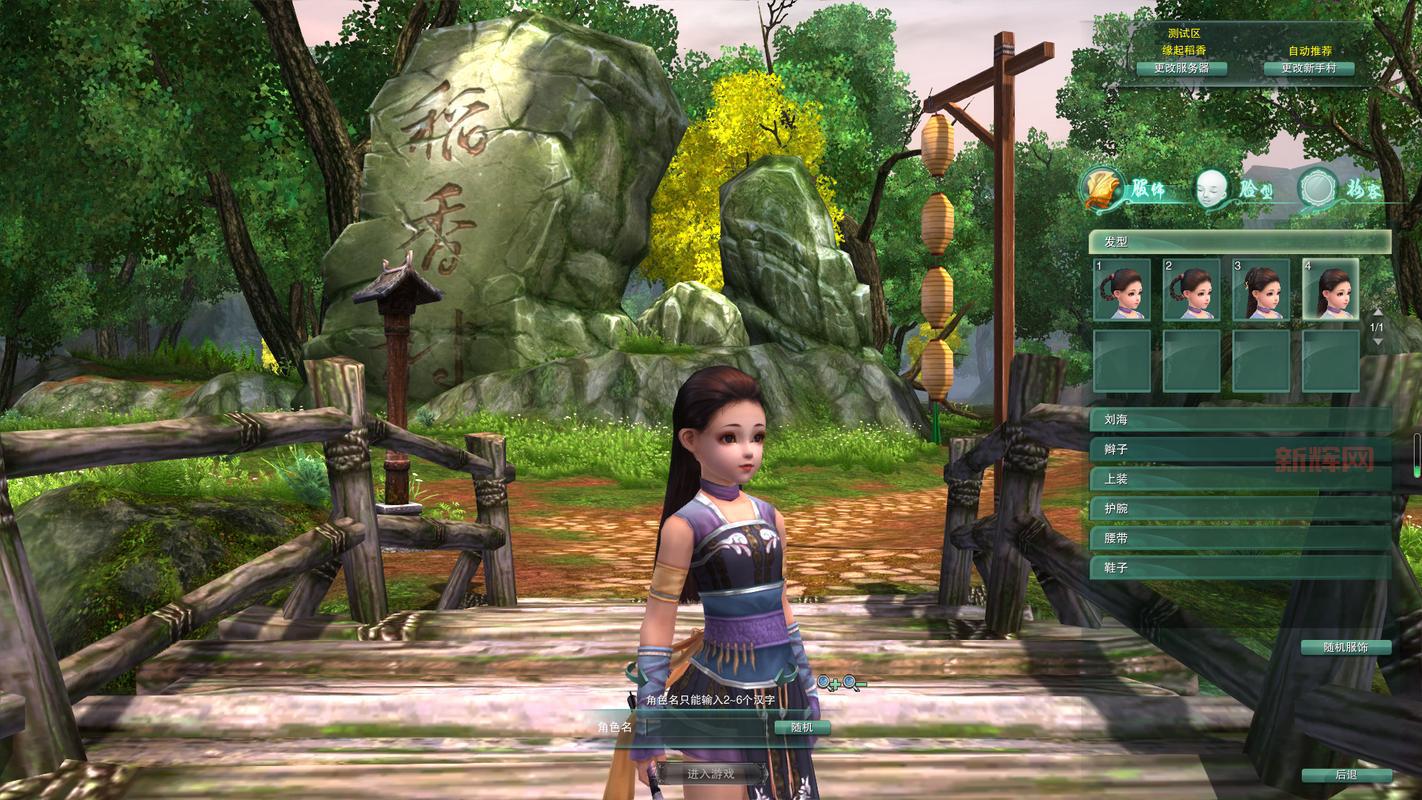Select hairstyle thumbnail number 2
This screenshot has width=1422, height=800.
coord(1191,289)
